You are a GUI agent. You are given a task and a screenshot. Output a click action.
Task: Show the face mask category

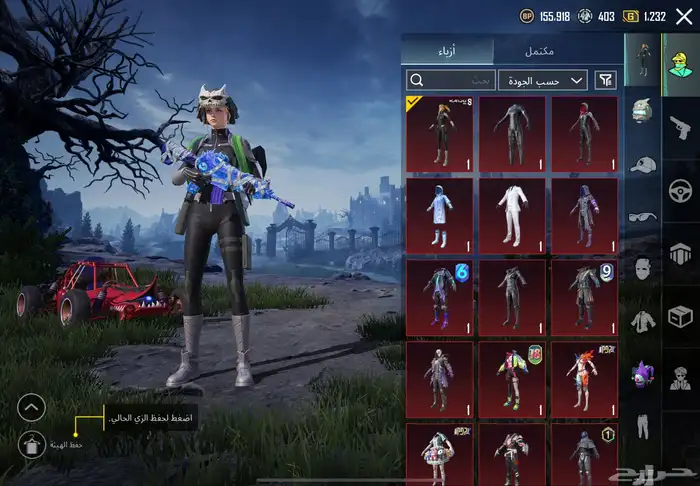[x=643, y=268]
